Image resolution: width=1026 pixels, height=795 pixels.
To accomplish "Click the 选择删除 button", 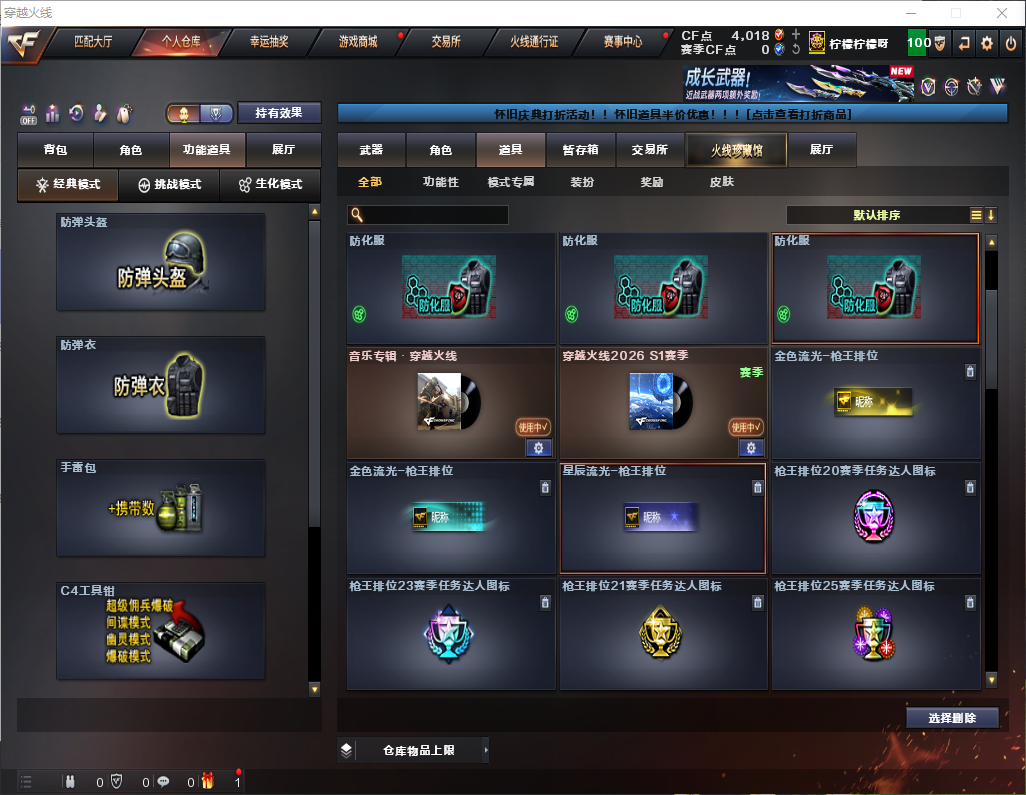I will tap(952, 718).
